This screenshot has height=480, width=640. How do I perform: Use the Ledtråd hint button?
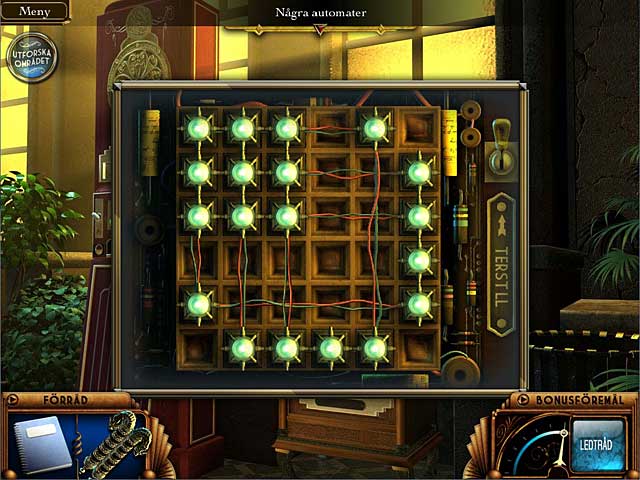597,442
